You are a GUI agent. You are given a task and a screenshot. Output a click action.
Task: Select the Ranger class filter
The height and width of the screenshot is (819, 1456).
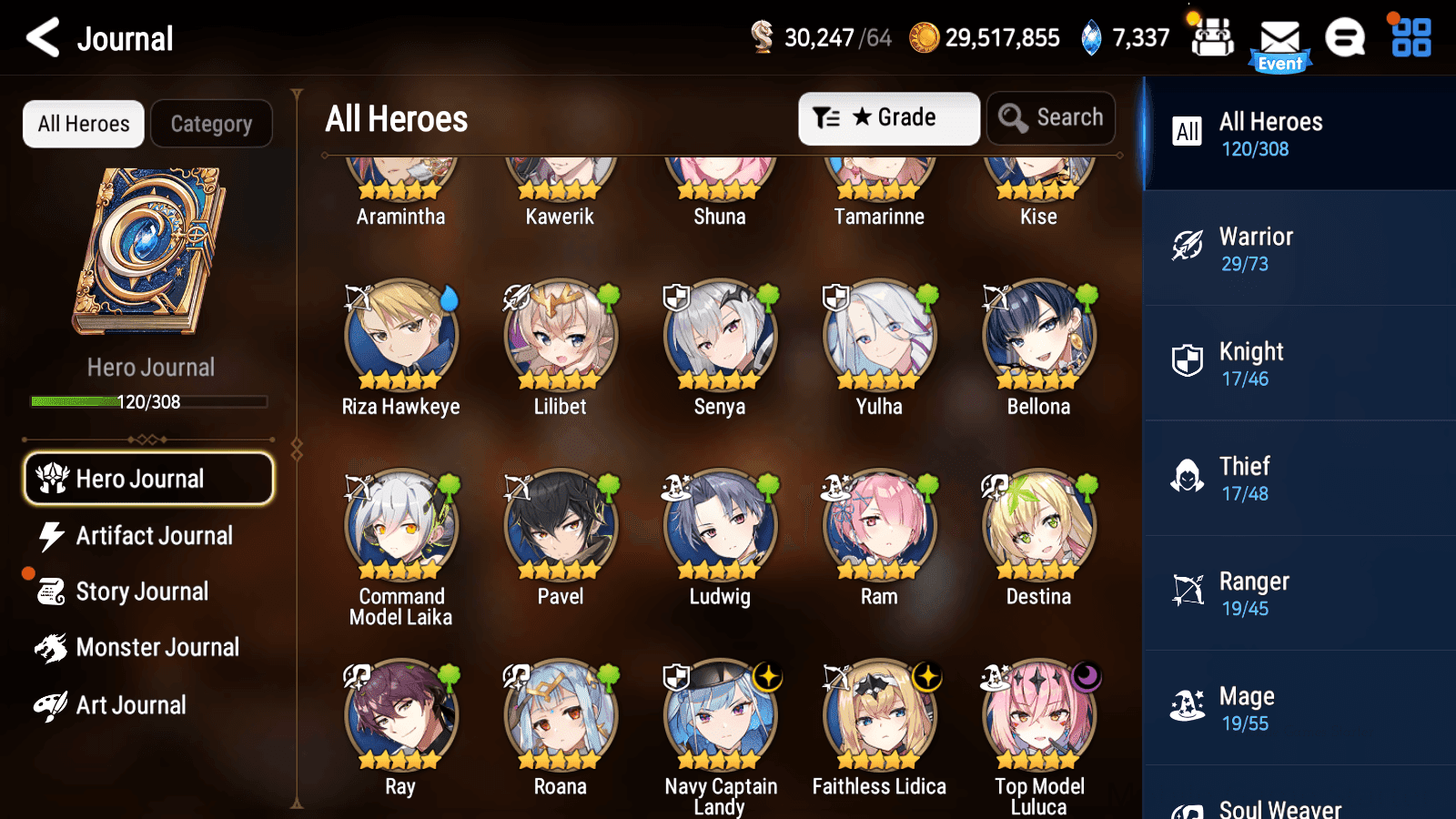(x=1256, y=592)
